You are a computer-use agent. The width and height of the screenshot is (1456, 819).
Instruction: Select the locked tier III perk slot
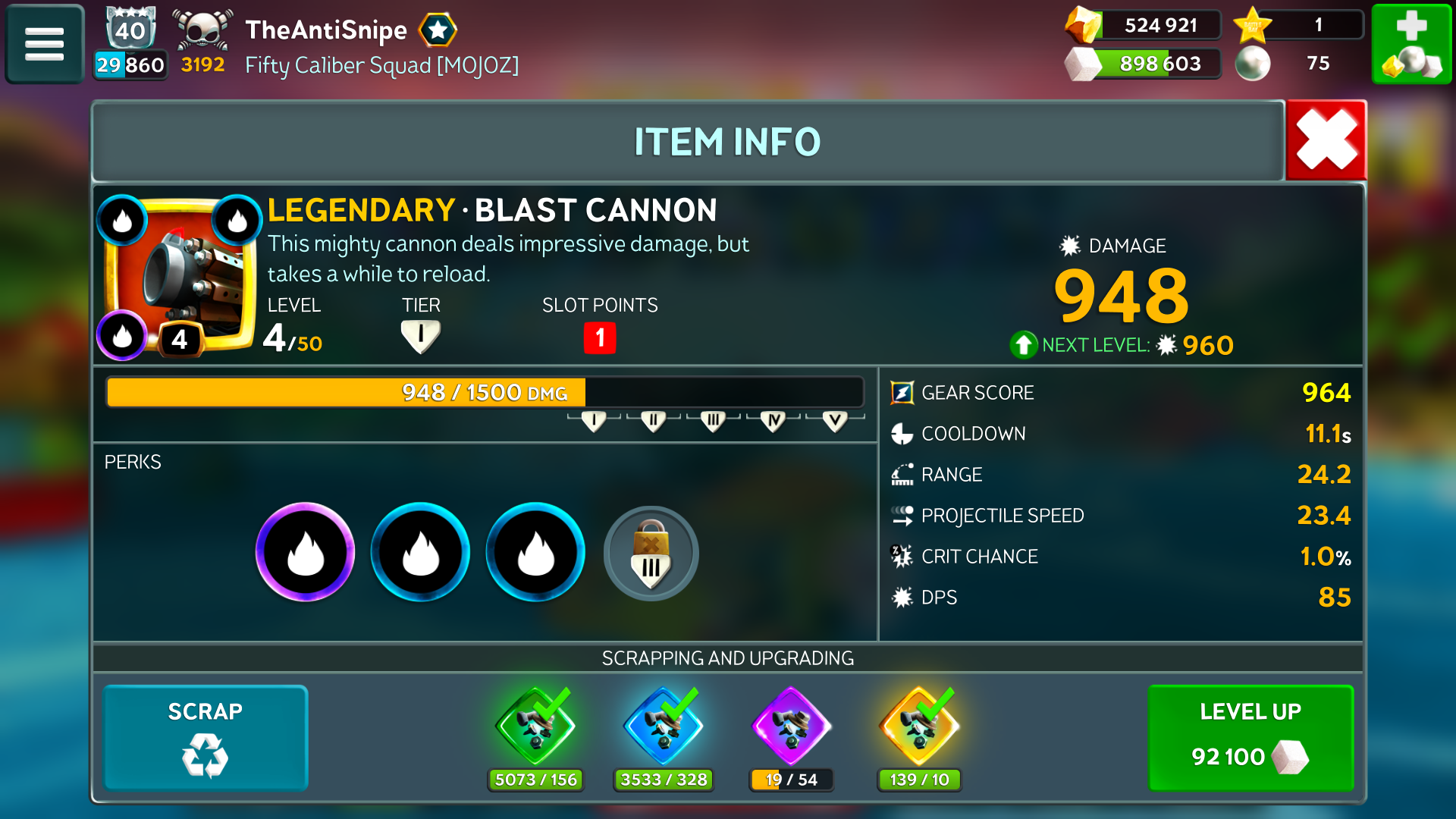tap(651, 554)
